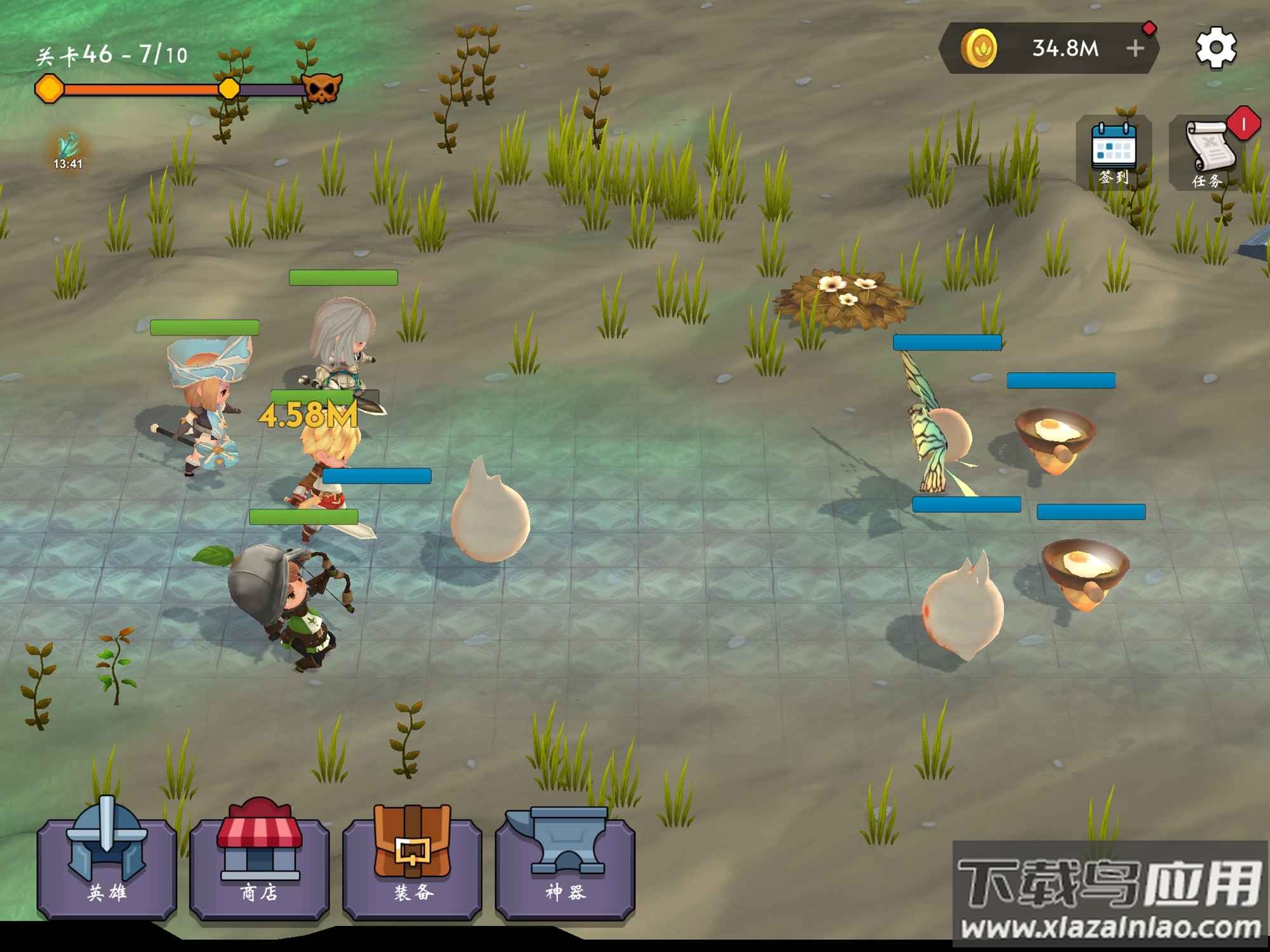Add more gold coins with plus button
The width and height of the screenshot is (1270, 952).
click(1135, 48)
